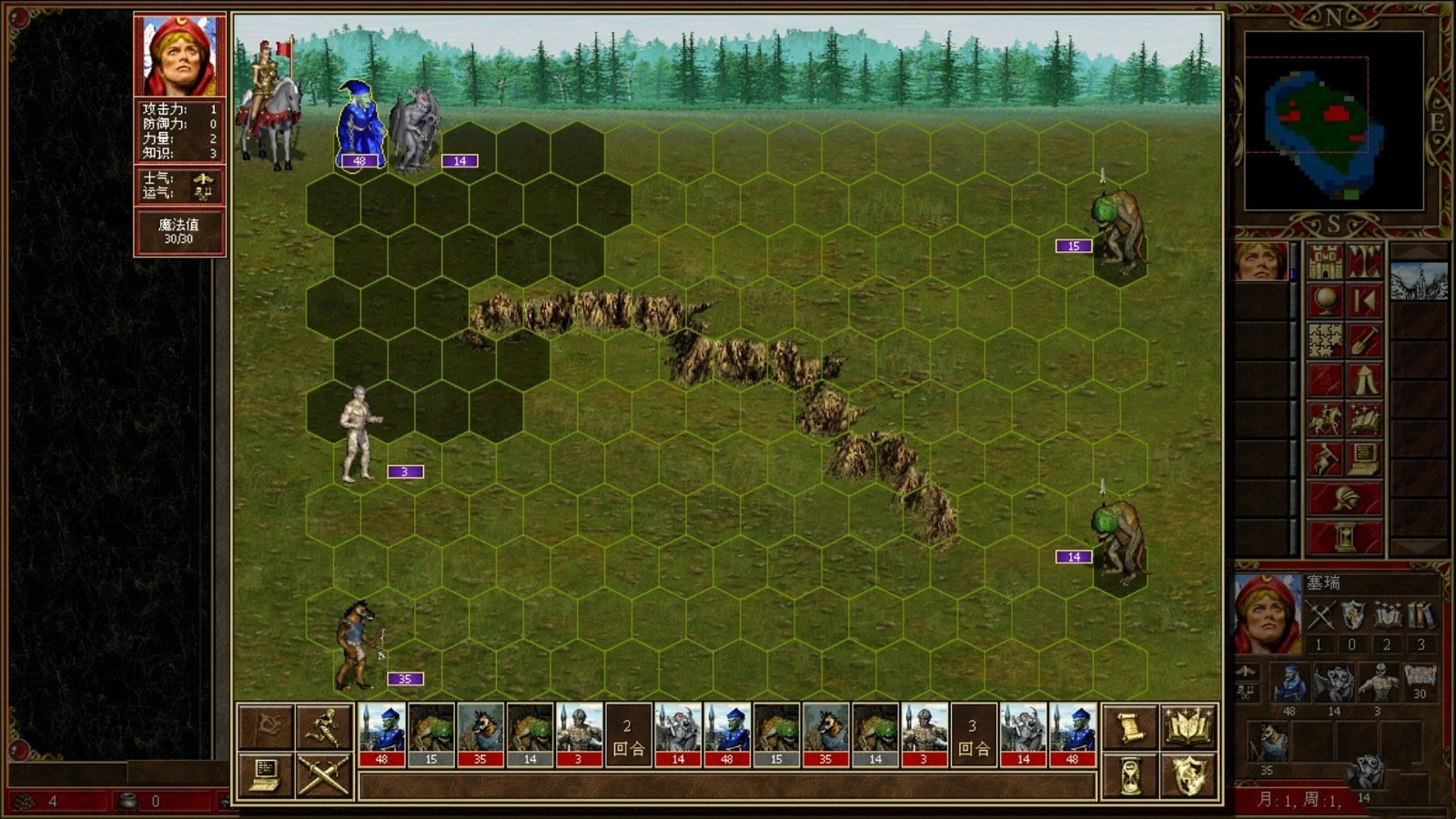Select the snowy tower town thumbnail
The height and width of the screenshot is (819, 1456).
(1418, 282)
